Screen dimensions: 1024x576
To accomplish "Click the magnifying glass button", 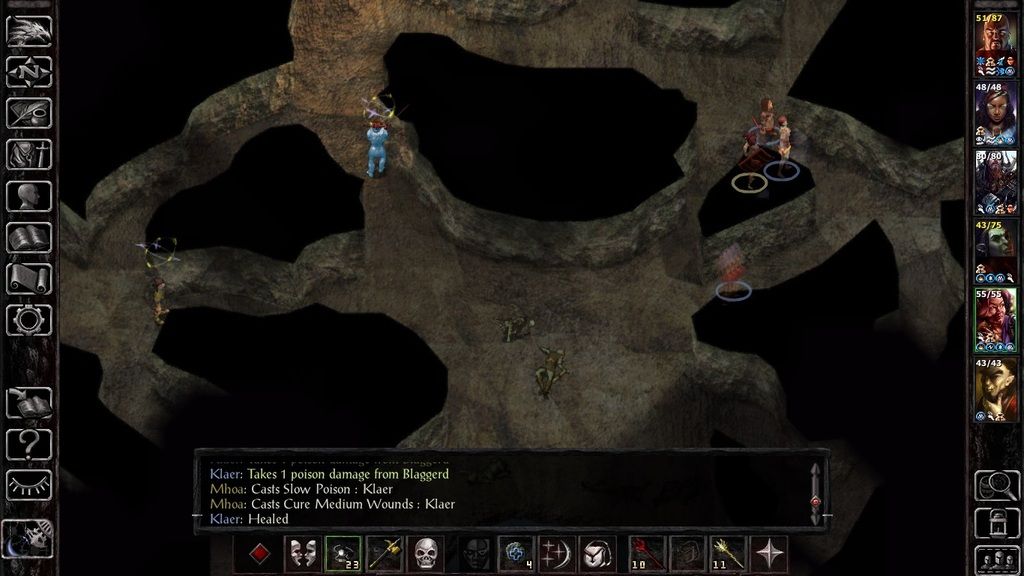I will [996, 484].
